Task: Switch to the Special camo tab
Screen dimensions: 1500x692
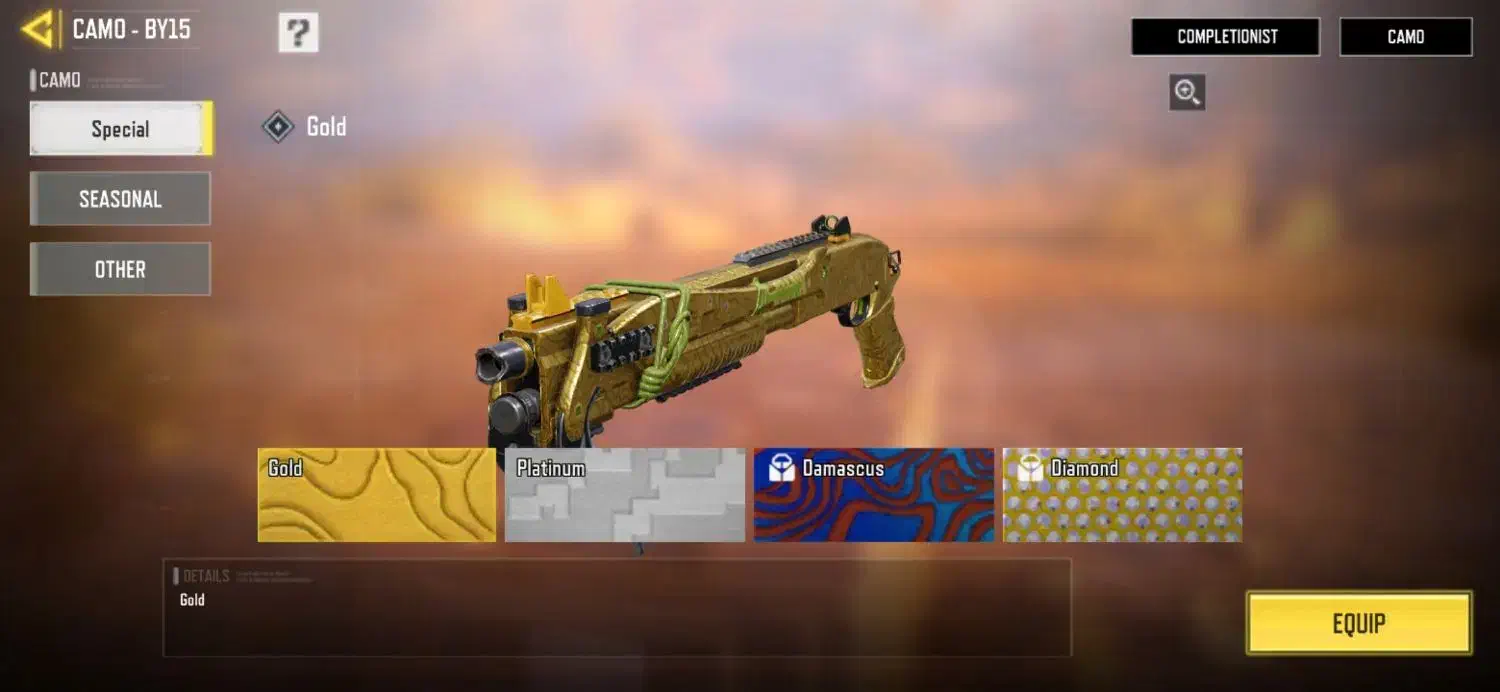Action: point(120,129)
